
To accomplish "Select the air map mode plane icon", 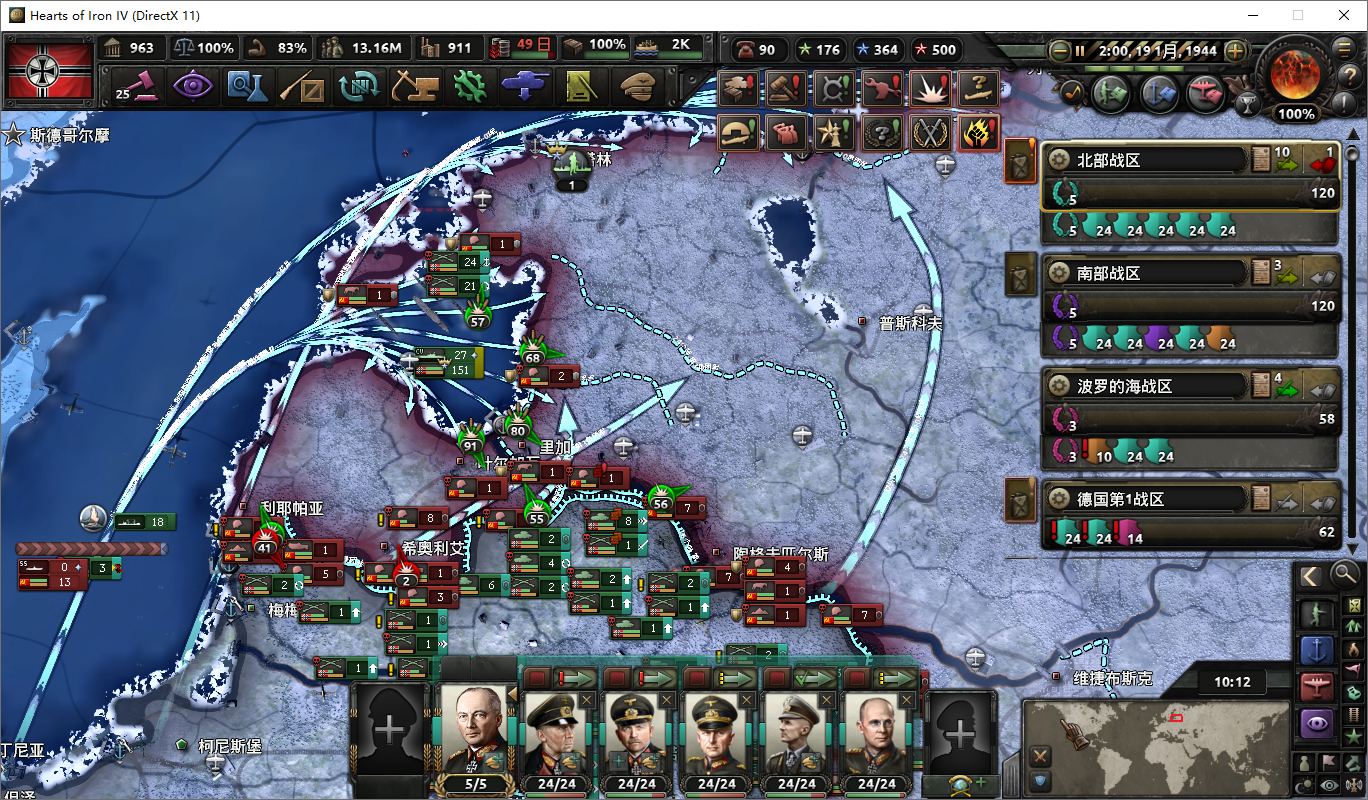I will click(1317, 686).
